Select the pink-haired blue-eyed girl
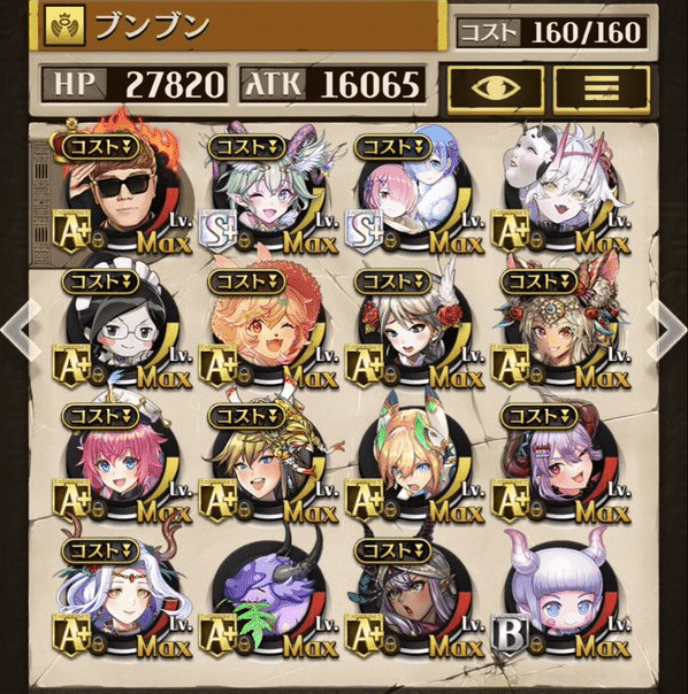The height and width of the screenshot is (694, 688). pyautogui.click(x=124, y=462)
